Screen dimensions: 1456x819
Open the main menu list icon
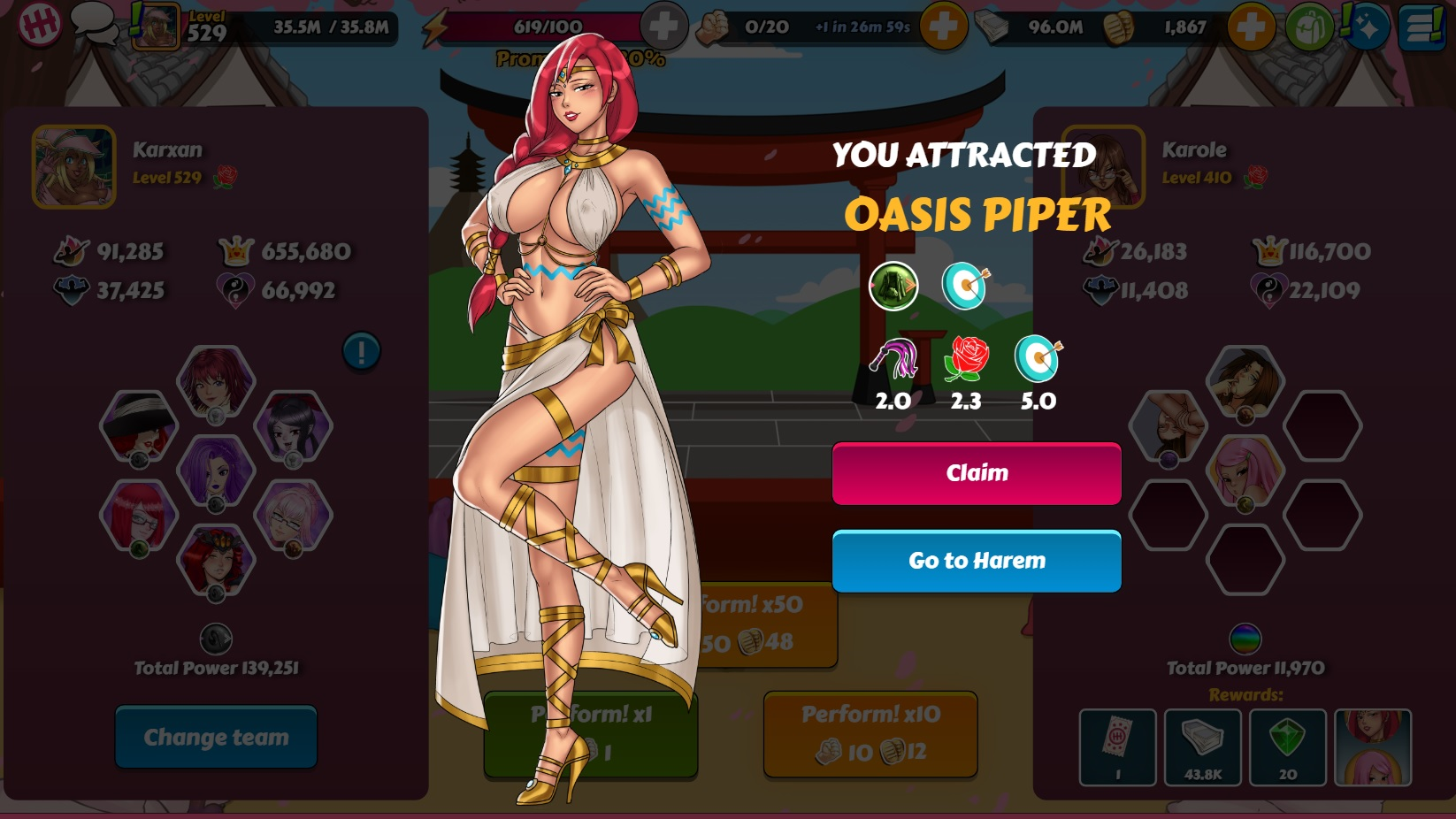(1422, 27)
